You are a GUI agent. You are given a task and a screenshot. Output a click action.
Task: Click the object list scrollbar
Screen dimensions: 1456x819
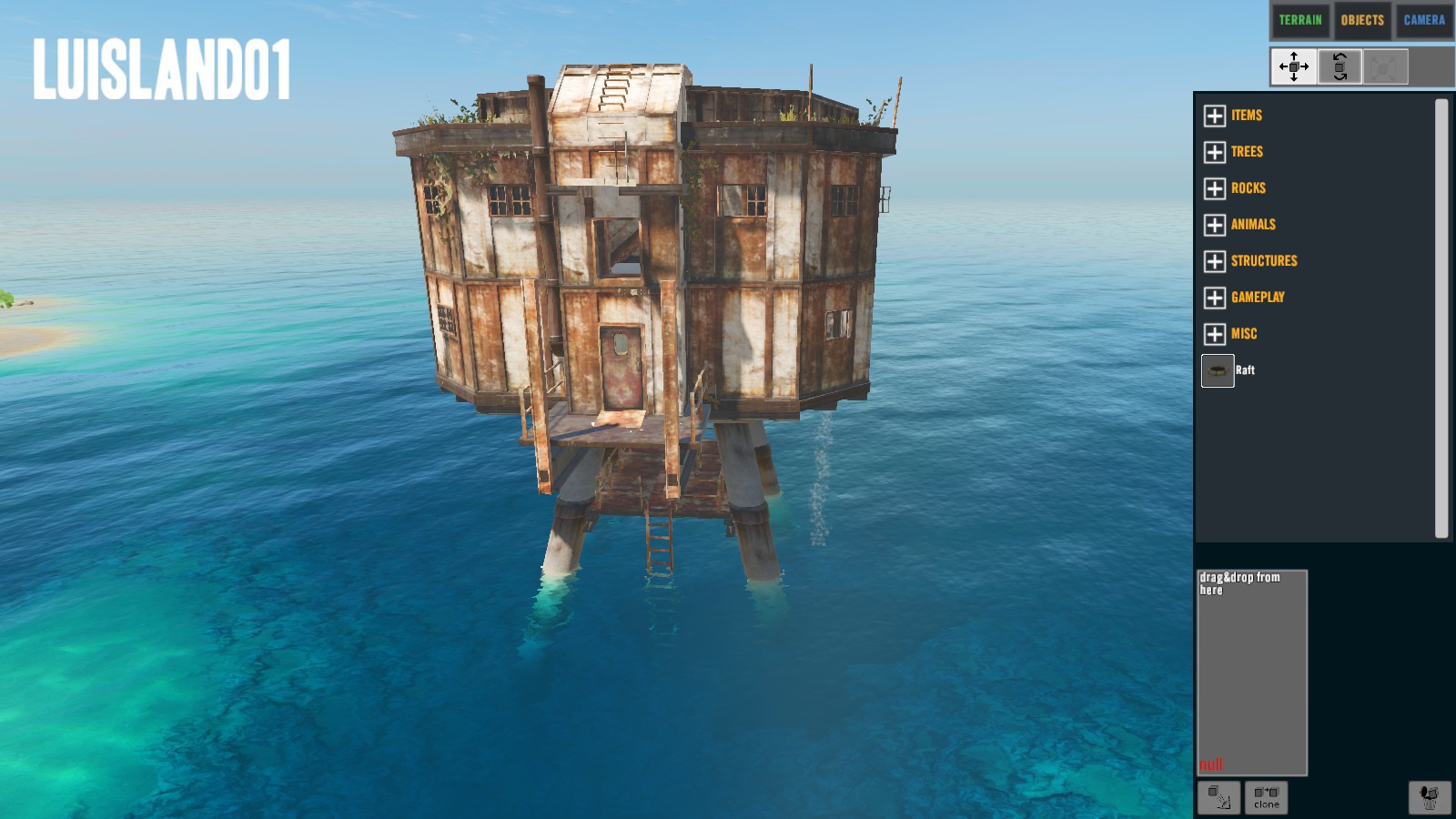coord(1441,318)
